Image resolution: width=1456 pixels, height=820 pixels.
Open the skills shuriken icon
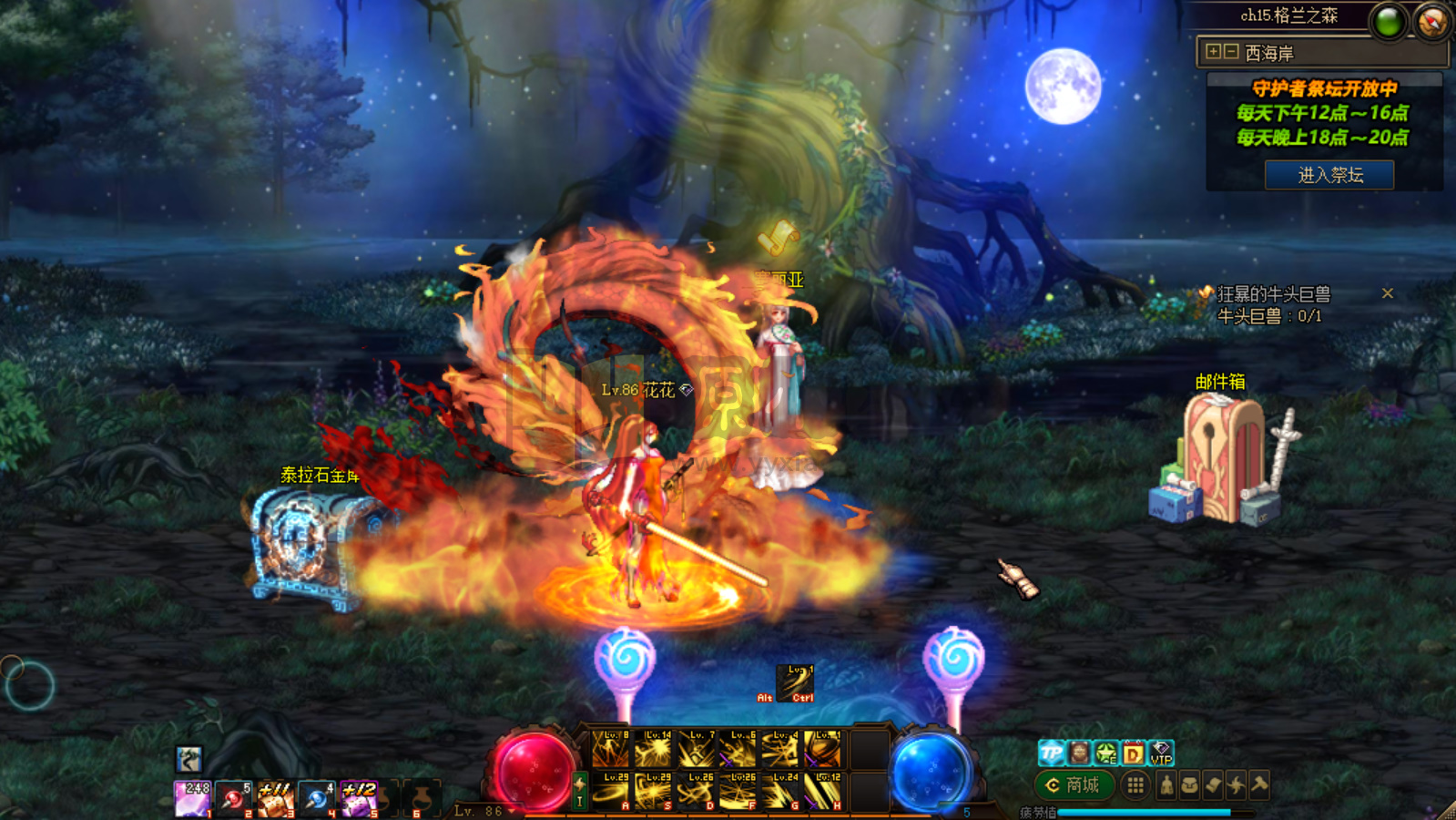tap(1236, 784)
